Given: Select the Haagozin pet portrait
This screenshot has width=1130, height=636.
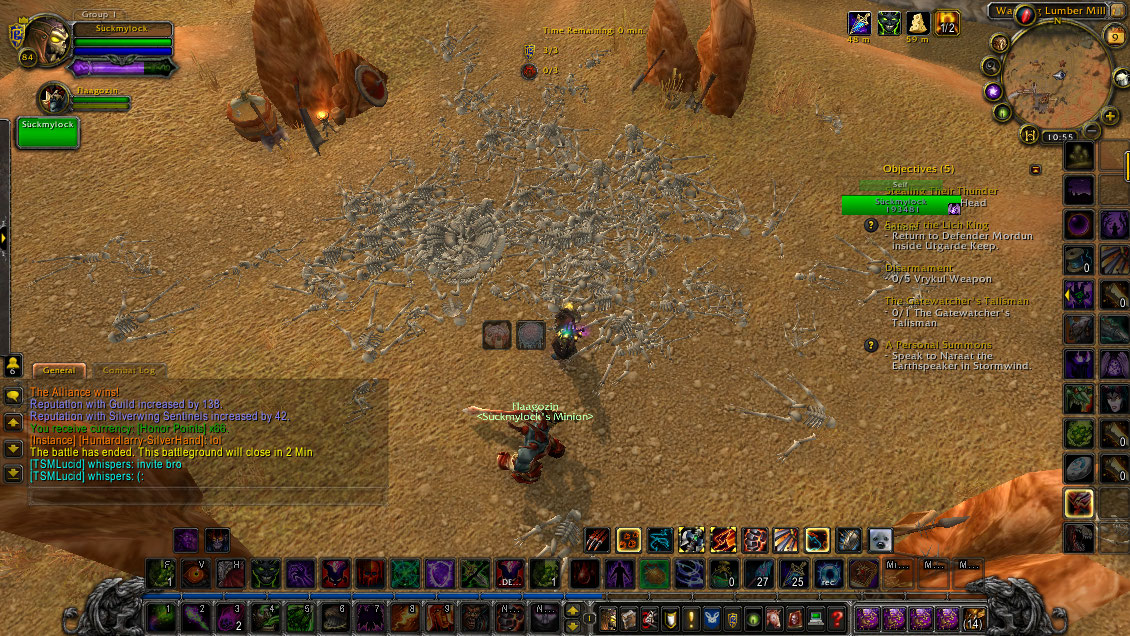Looking at the screenshot, I should [x=54, y=97].
